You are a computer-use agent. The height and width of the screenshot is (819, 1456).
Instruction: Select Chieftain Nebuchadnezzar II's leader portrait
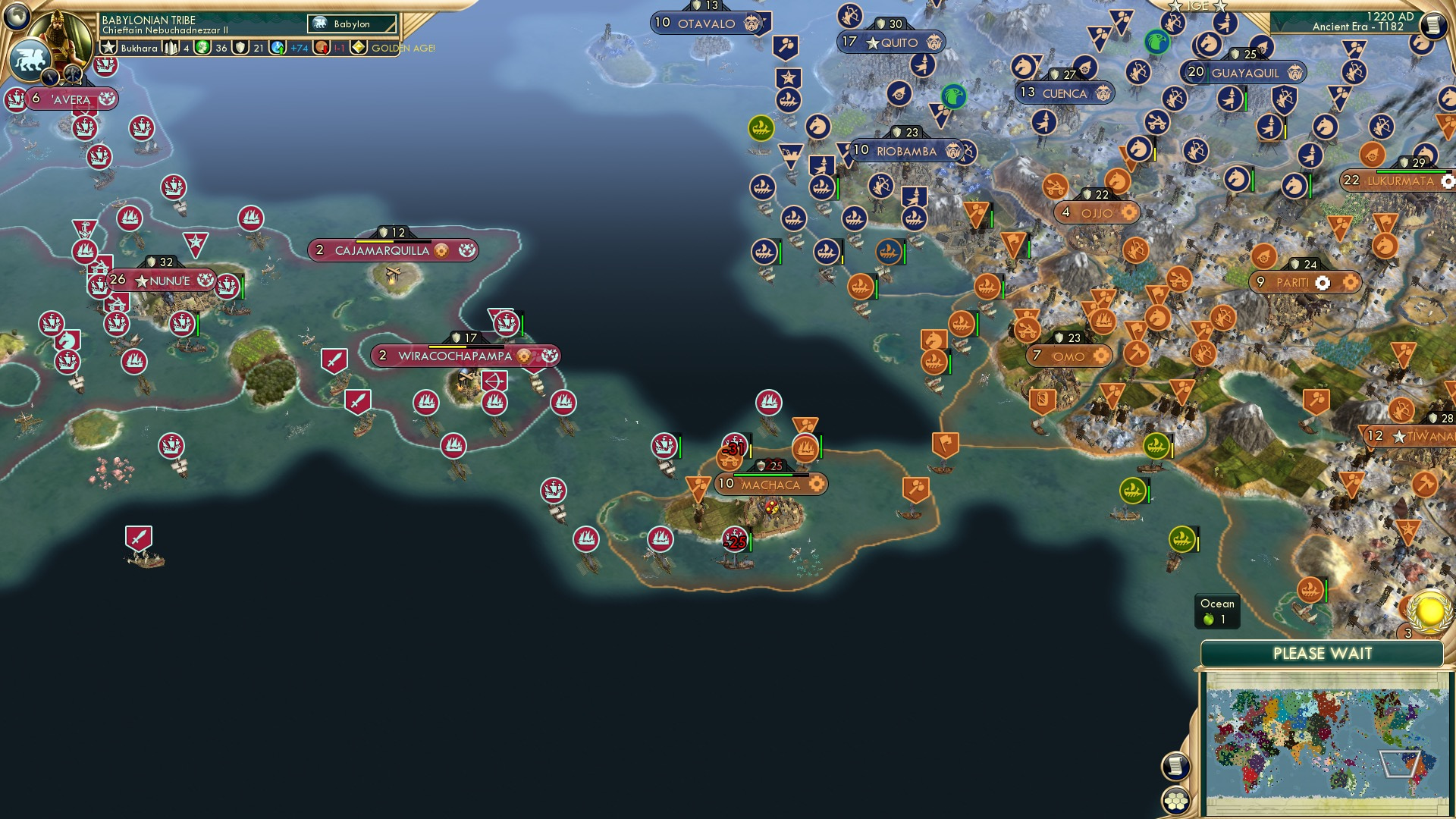(x=62, y=32)
